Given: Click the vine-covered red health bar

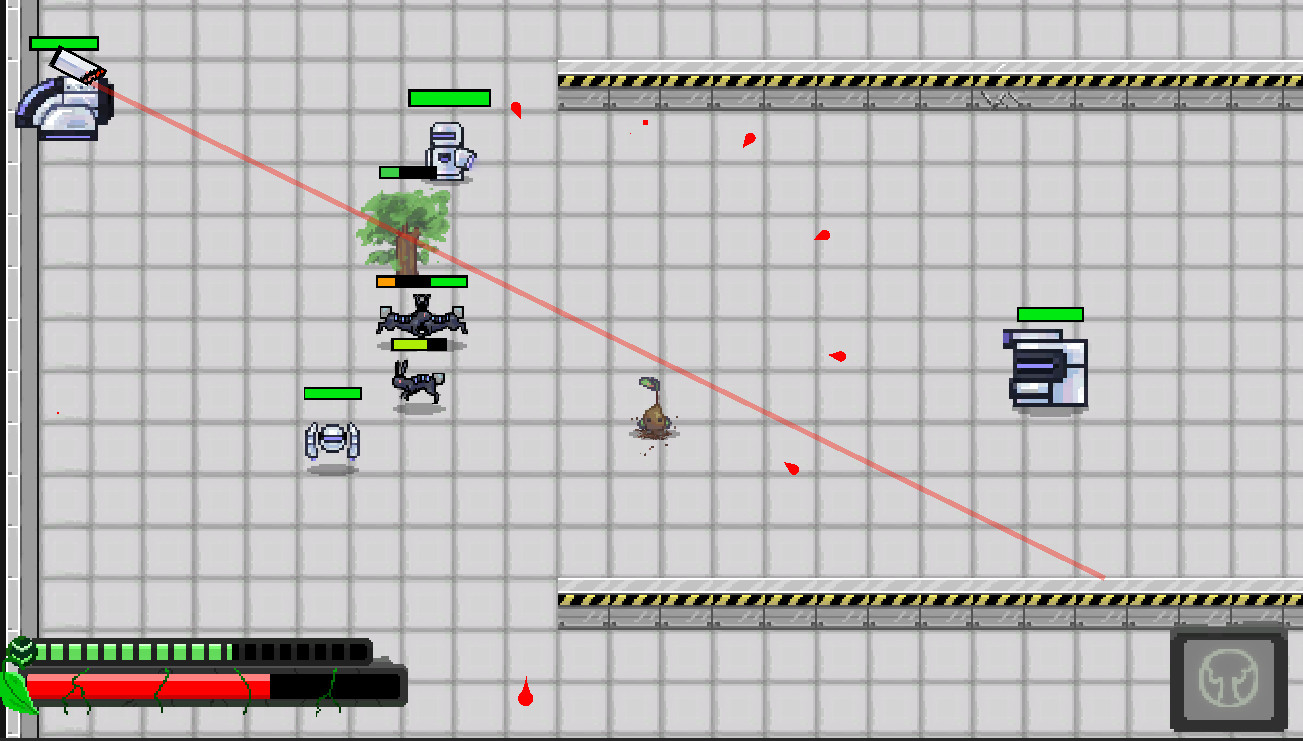Looking at the screenshot, I should coord(150,687).
